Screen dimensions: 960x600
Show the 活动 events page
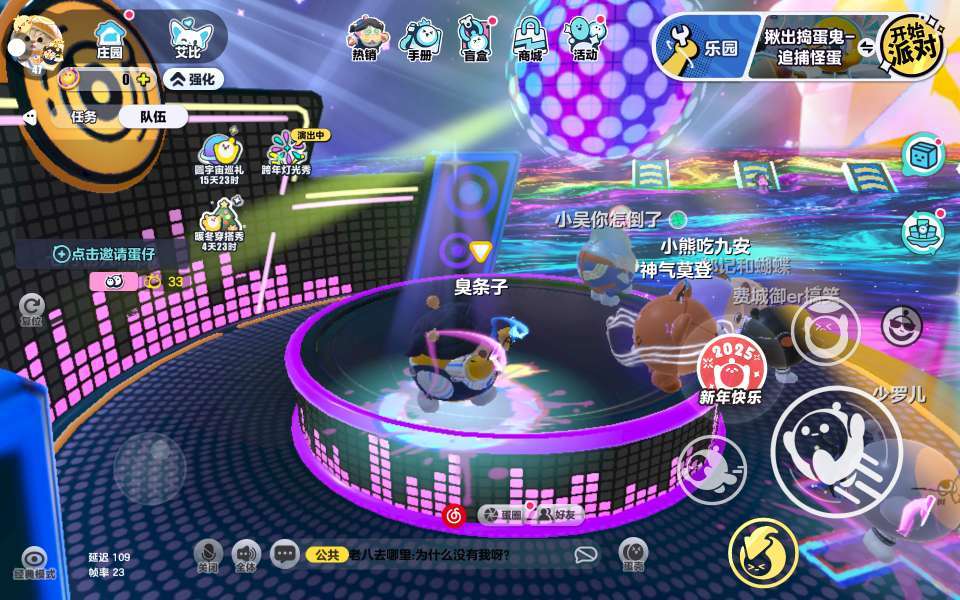tap(585, 40)
